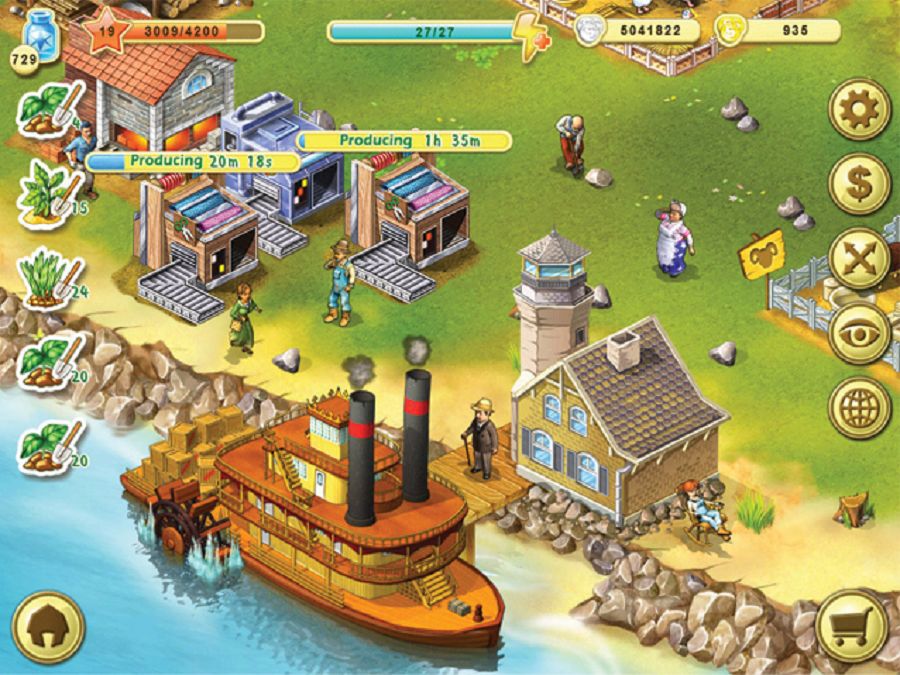This screenshot has width=900, height=675.
Task: Select the crossed arrows button
Action: pos(859,258)
